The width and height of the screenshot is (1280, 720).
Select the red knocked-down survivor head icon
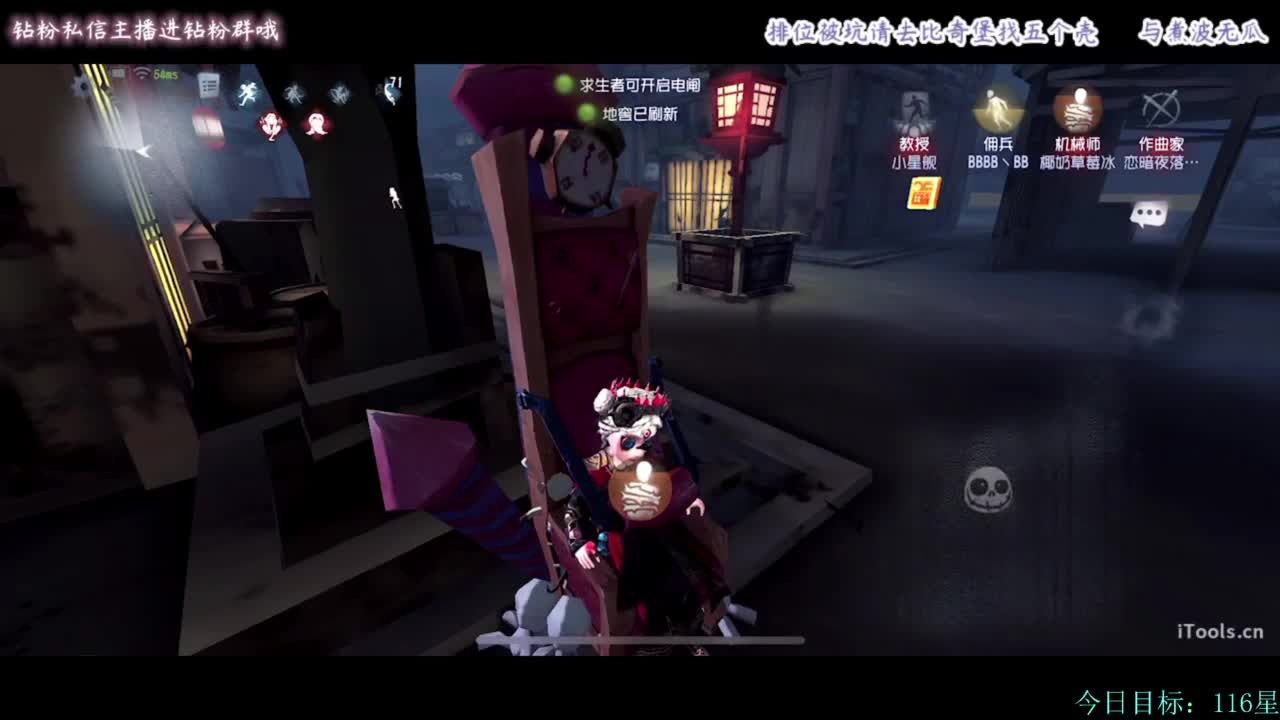click(x=316, y=124)
